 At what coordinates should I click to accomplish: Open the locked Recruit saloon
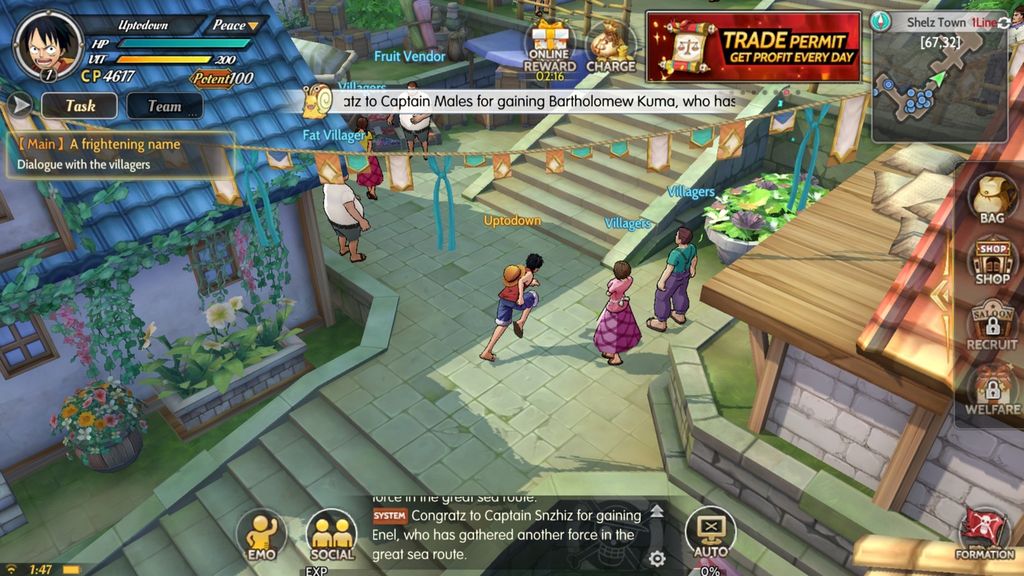coord(991,327)
